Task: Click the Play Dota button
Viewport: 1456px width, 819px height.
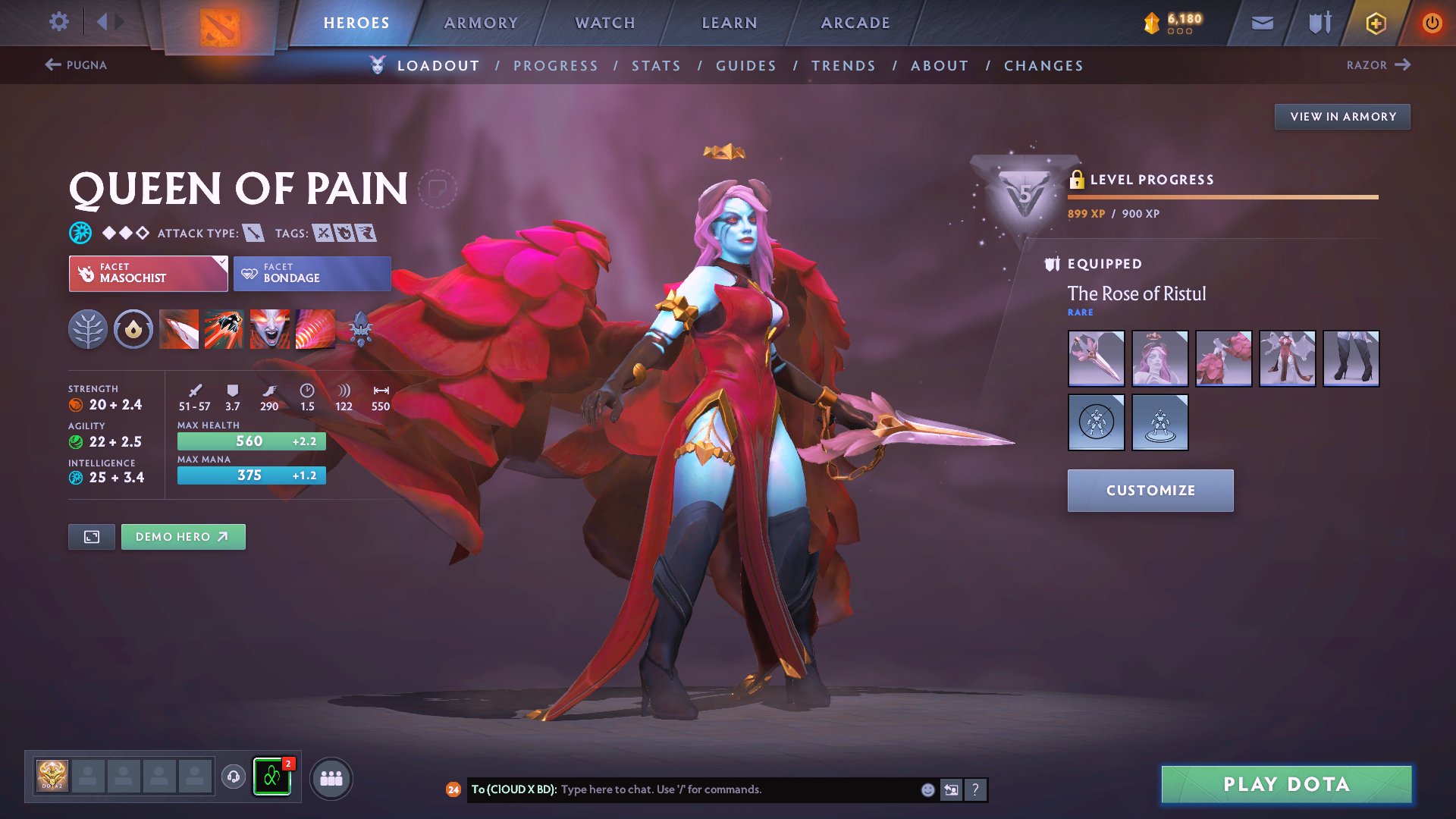Action: [x=1286, y=784]
